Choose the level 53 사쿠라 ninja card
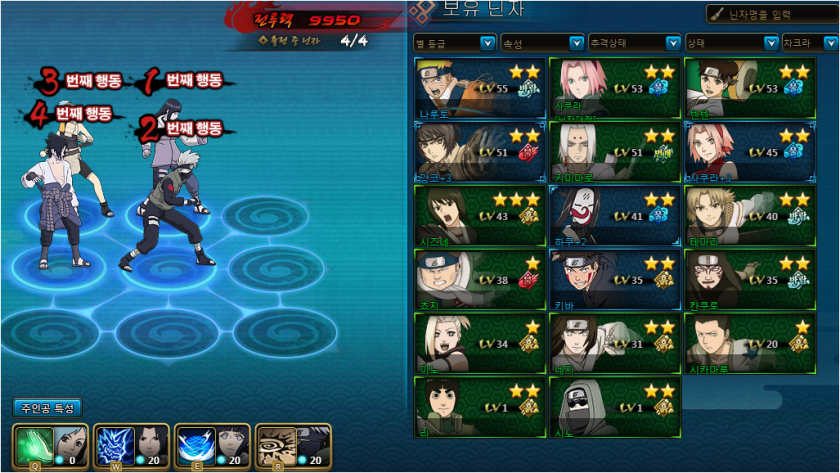Screen dimensions: 840x473 pos(614,88)
